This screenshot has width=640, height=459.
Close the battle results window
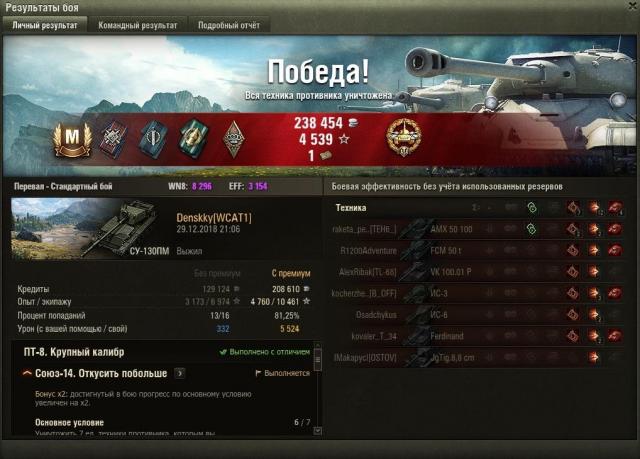pos(629,8)
